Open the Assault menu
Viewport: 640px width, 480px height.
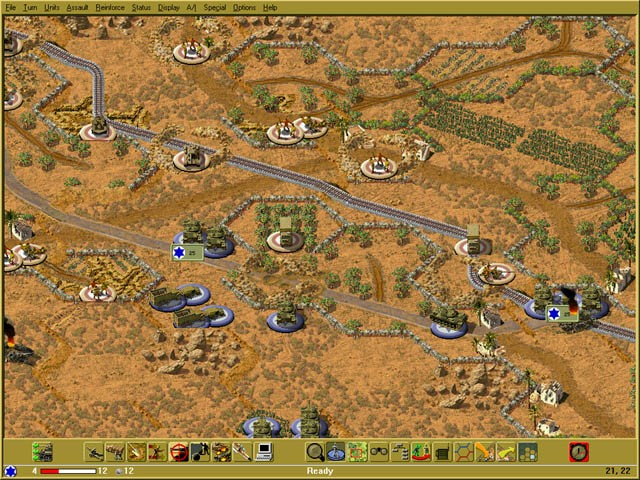click(78, 7)
